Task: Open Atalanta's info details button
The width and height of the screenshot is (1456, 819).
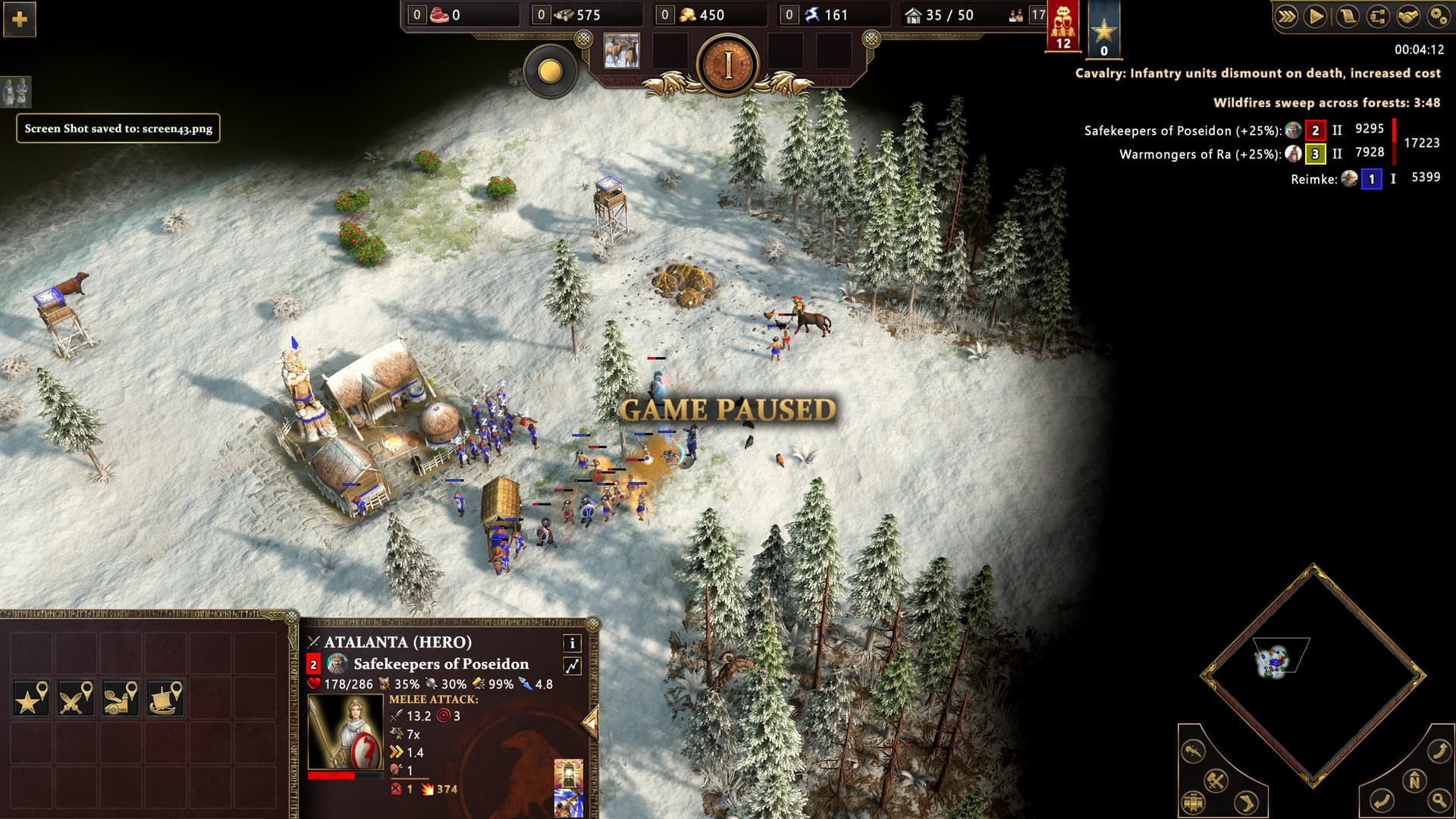Action: [573, 643]
